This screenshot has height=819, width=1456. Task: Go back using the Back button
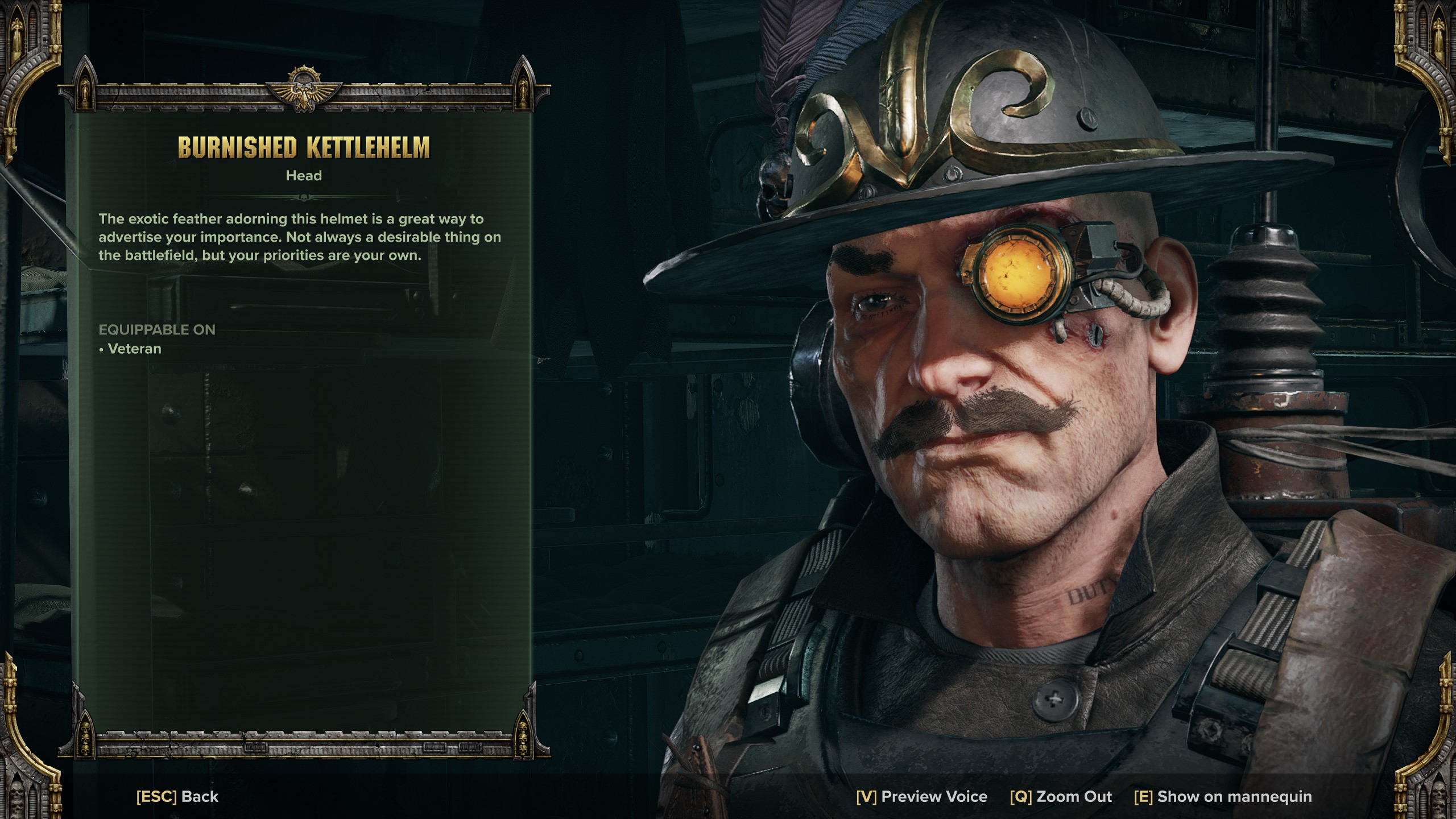[177, 796]
